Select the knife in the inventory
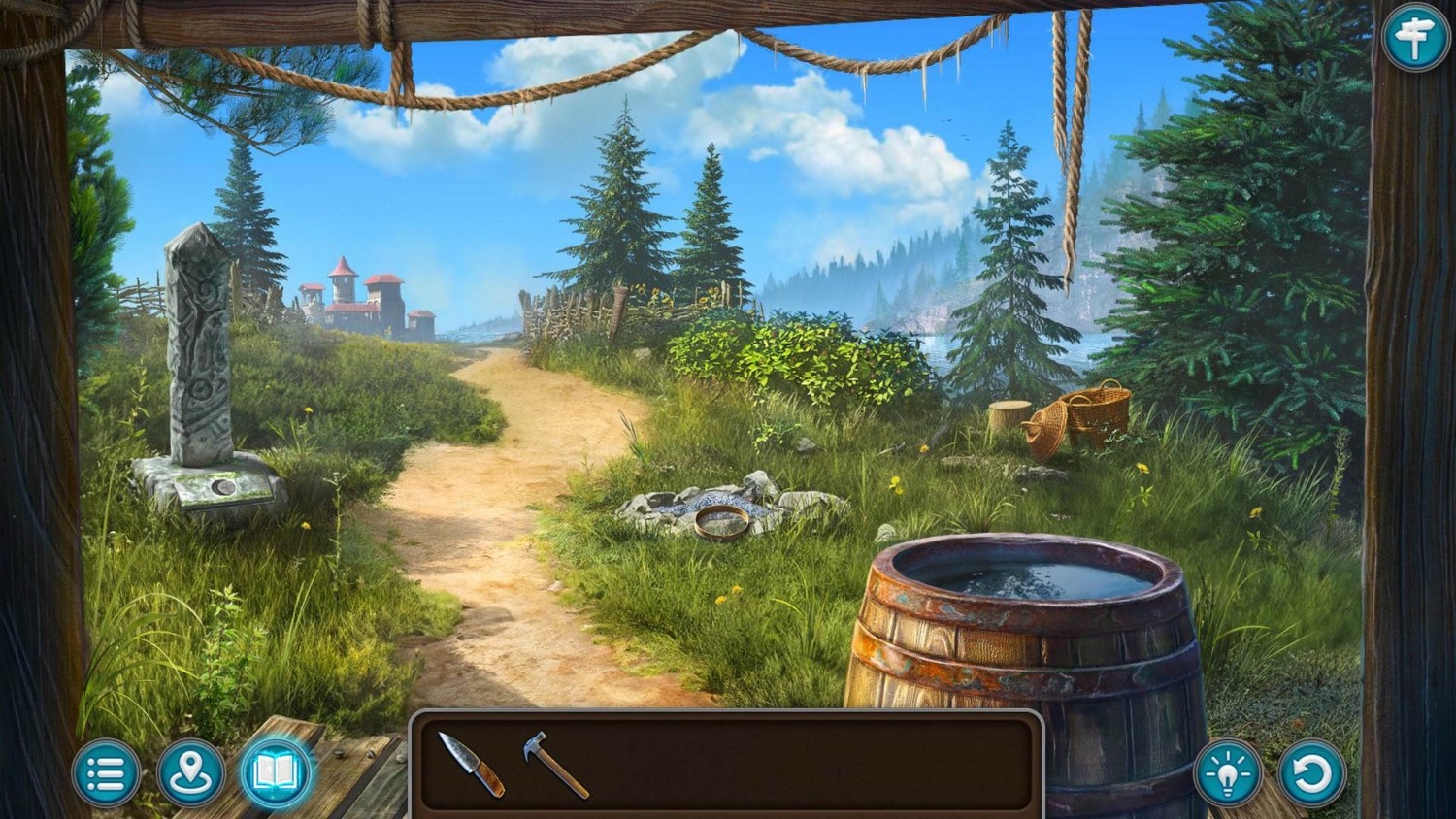This screenshot has height=819, width=1456. click(472, 765)
